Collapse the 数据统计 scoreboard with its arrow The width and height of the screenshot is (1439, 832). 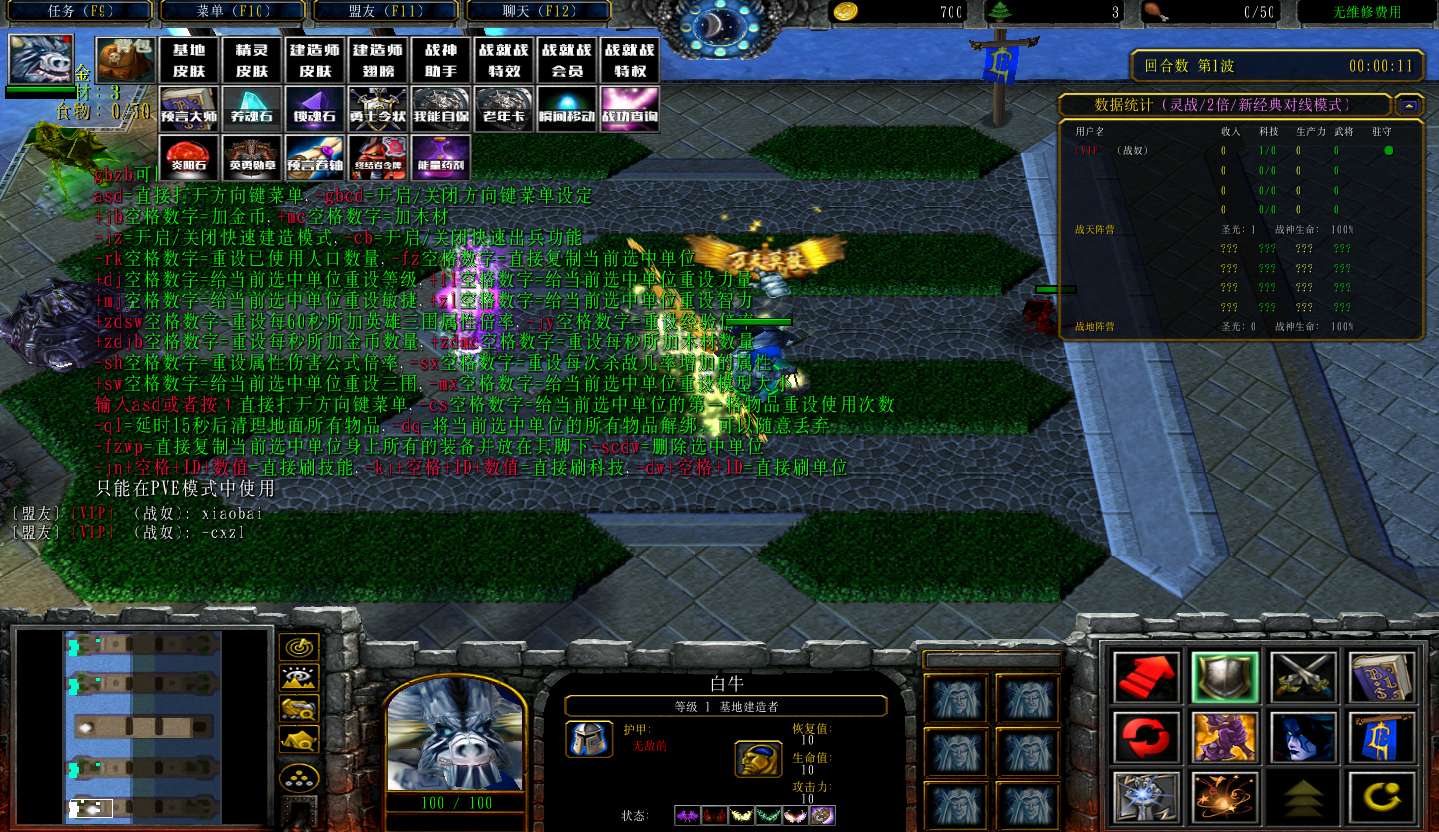point(1408,104)
